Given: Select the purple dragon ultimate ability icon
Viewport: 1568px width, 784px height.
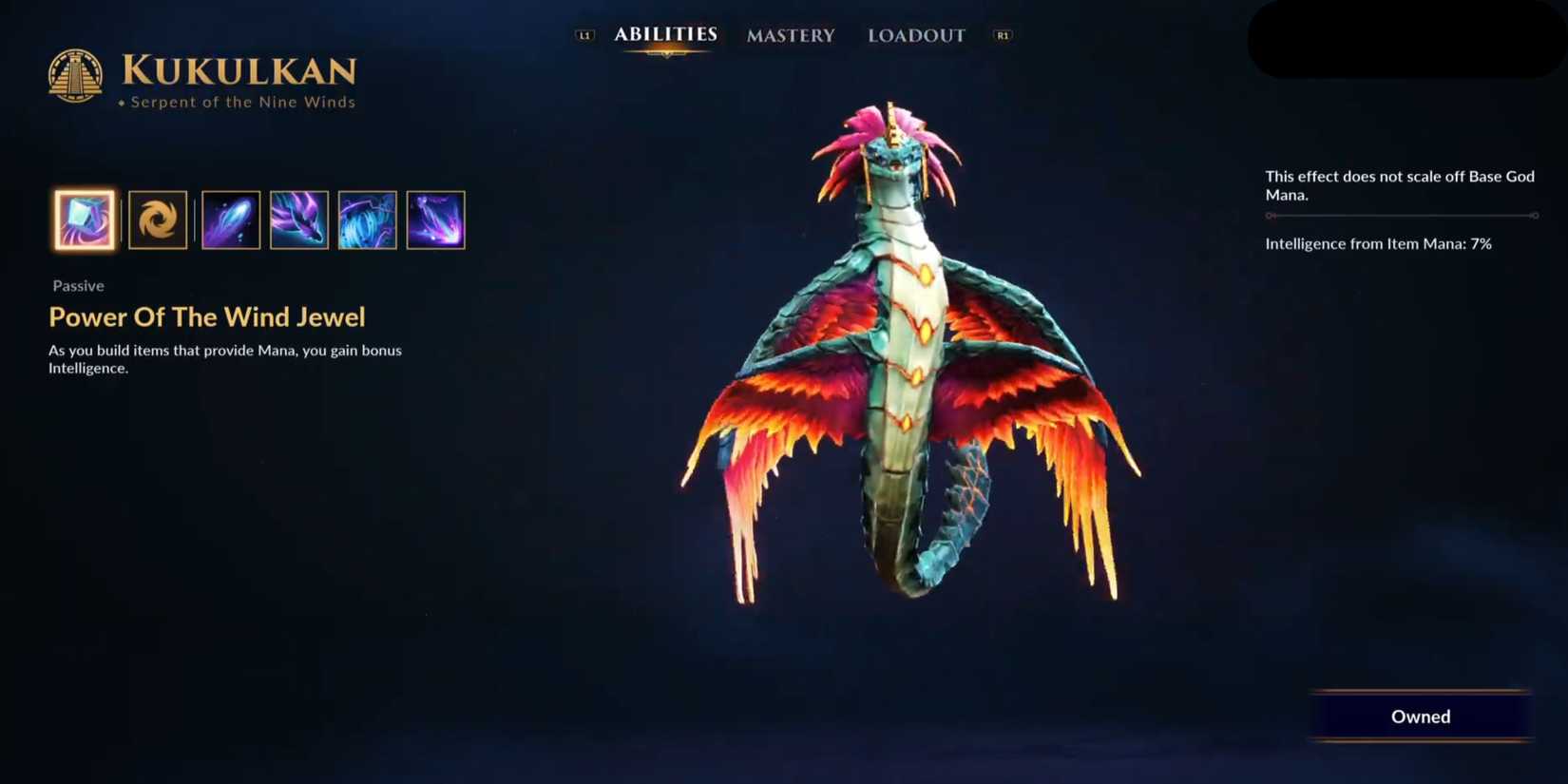Looking at the screenshot, I should (x=298, y=219).
